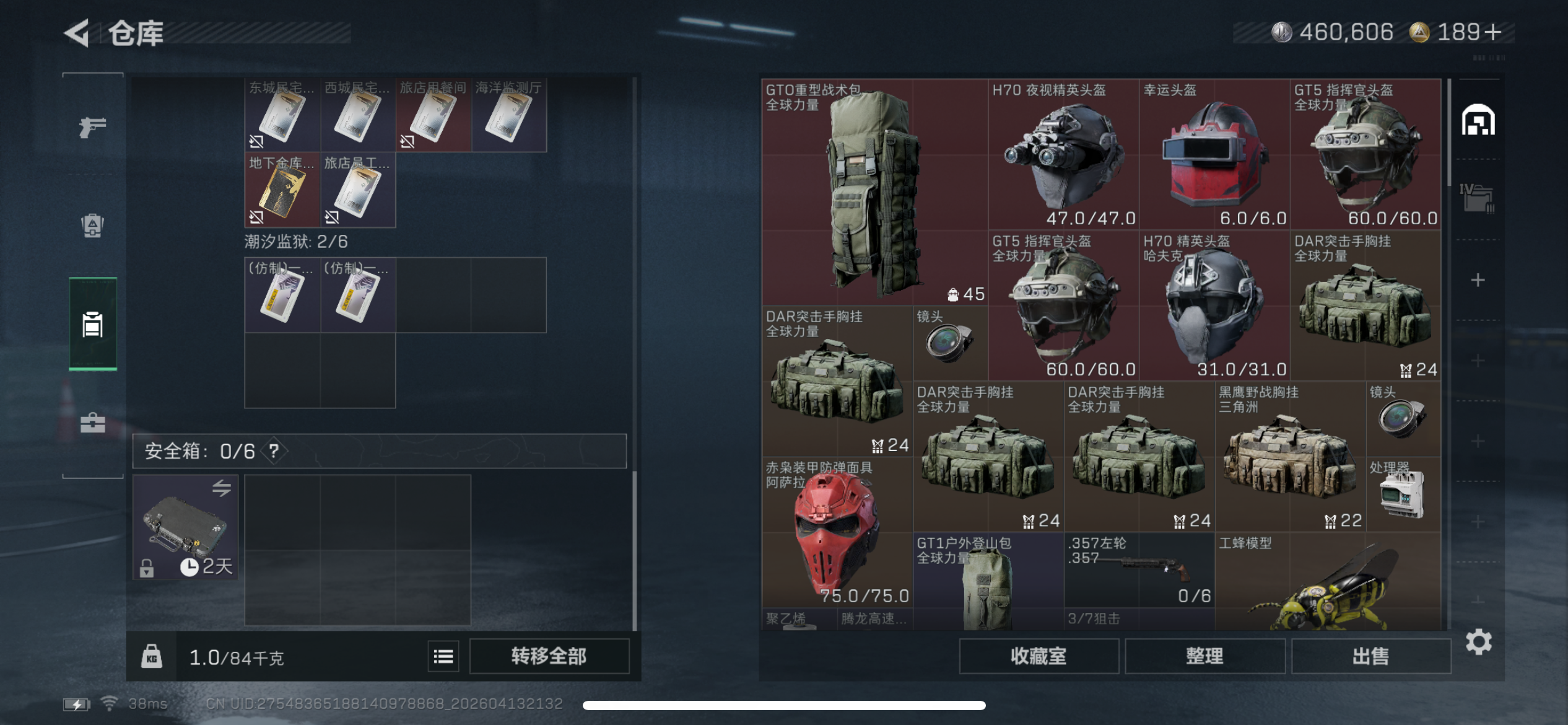Open the backpack equipment category icon

92,224
